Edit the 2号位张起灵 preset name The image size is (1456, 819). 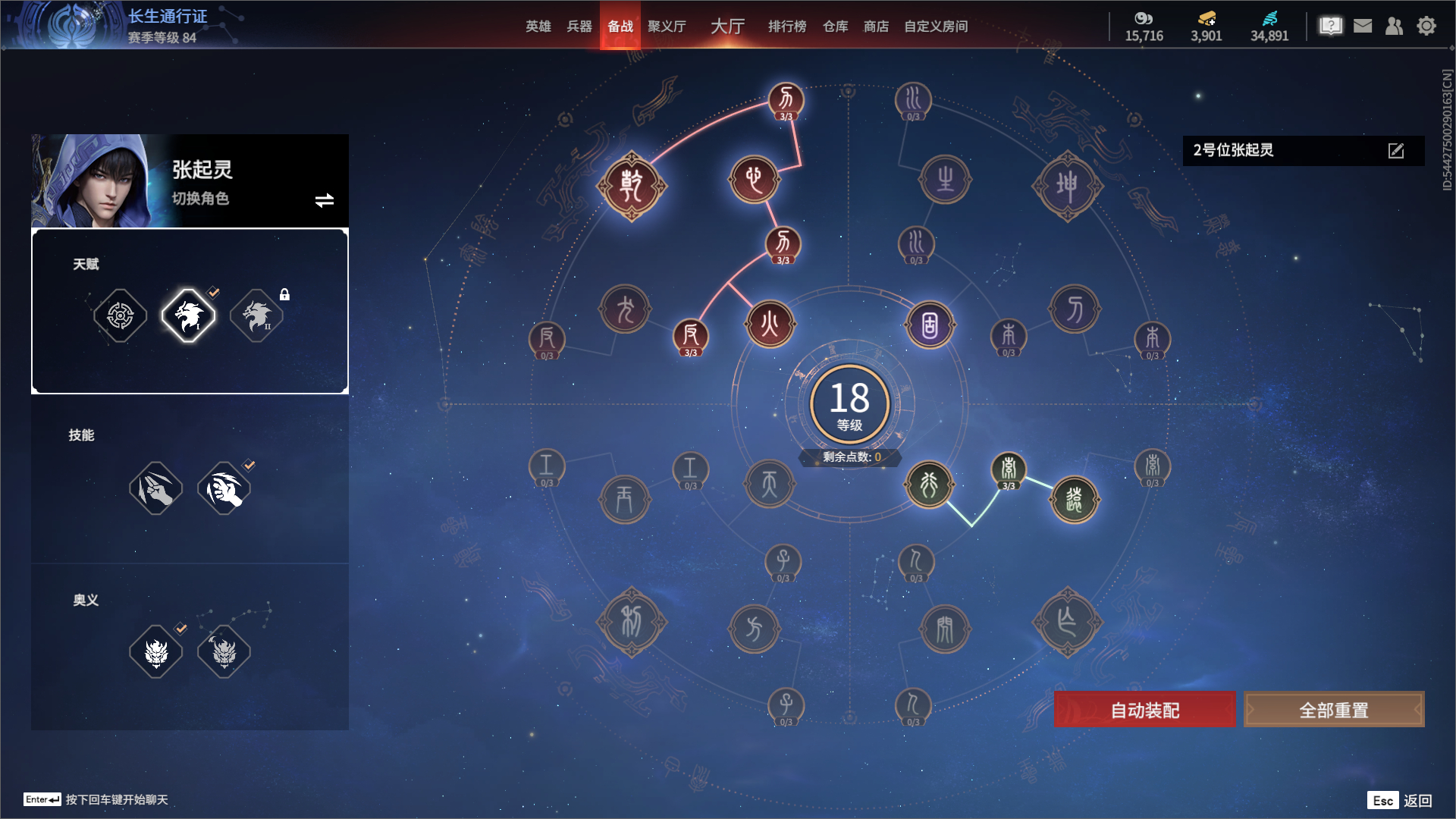coord(1396,151)
